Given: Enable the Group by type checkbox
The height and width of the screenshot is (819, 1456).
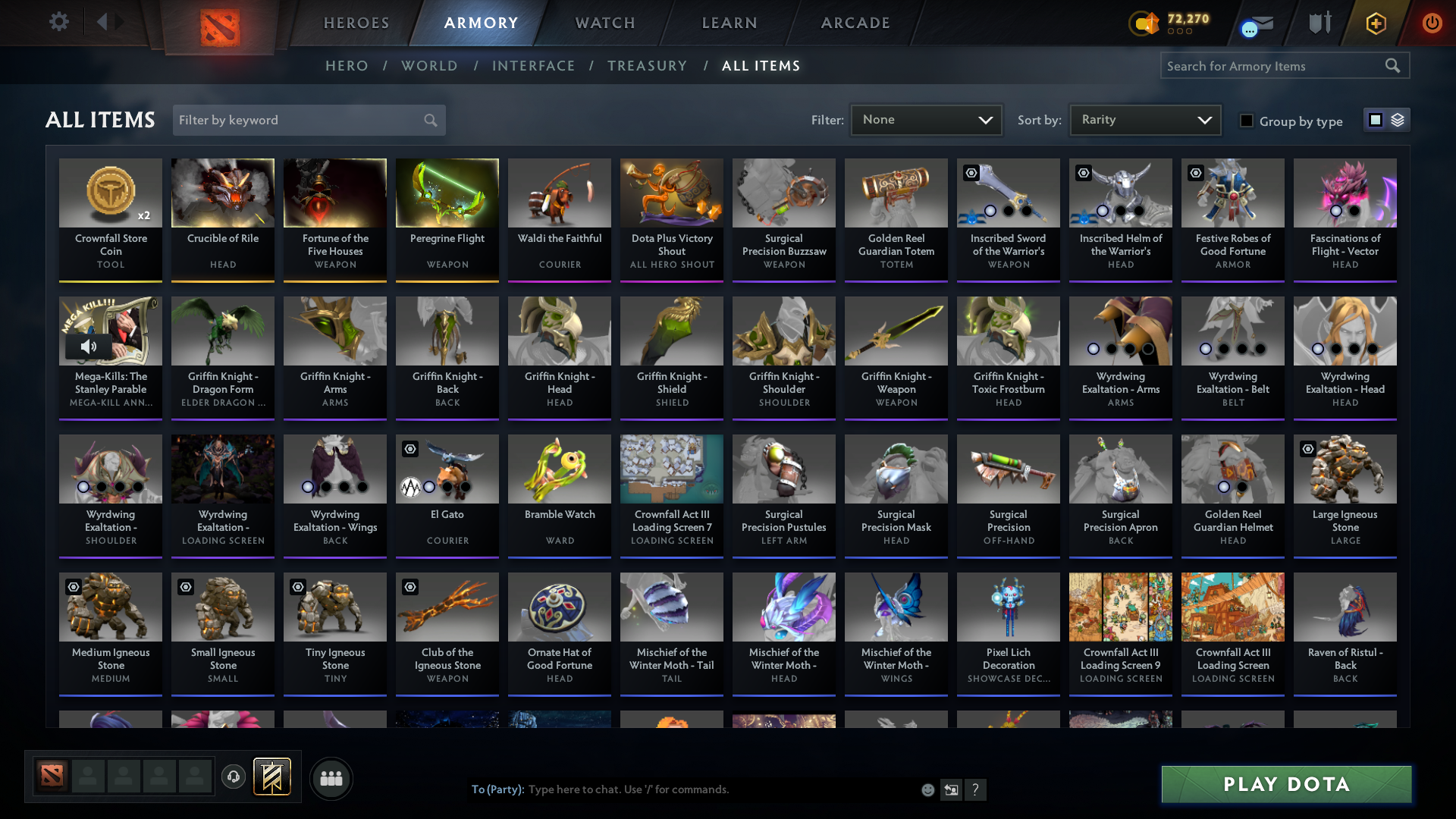Looking at the screenshot, I should coord(1247,121).
